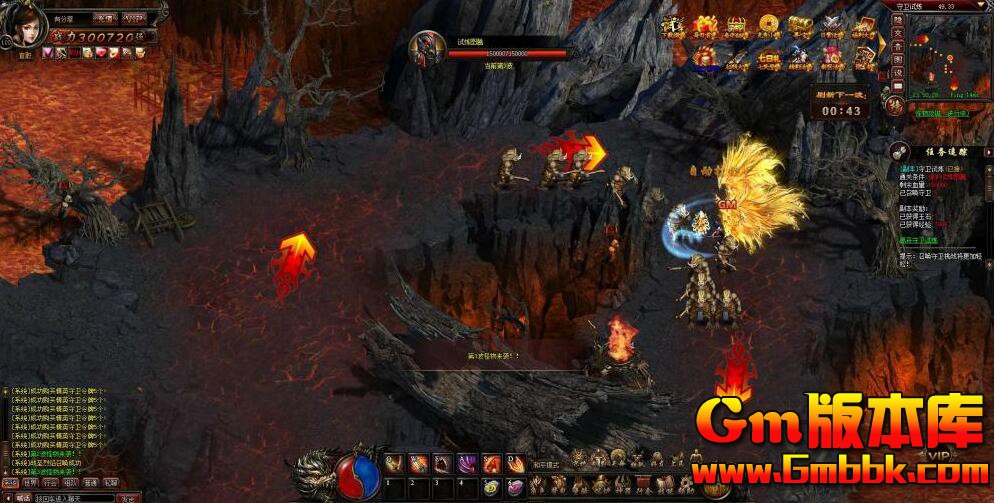The width and height of the screenshot is (995, 503).
Task: Click the mail envelope button beside minimap
Action: [898, 86]
